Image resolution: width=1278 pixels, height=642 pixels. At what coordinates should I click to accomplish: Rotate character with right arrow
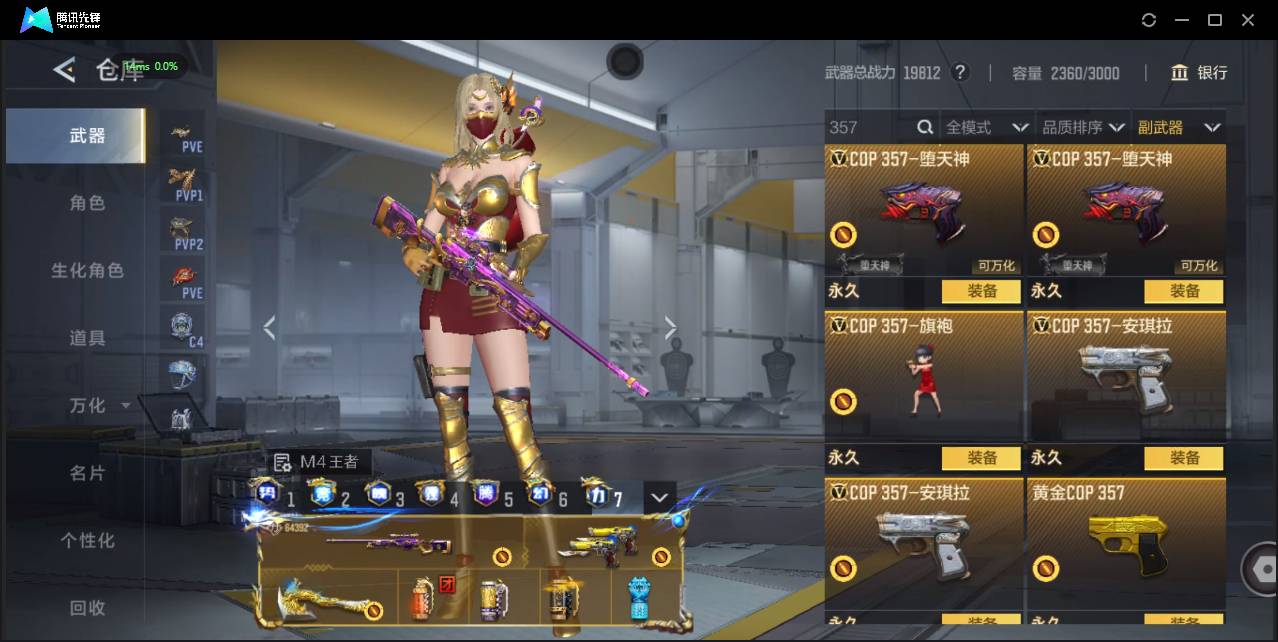coord(670,328)
